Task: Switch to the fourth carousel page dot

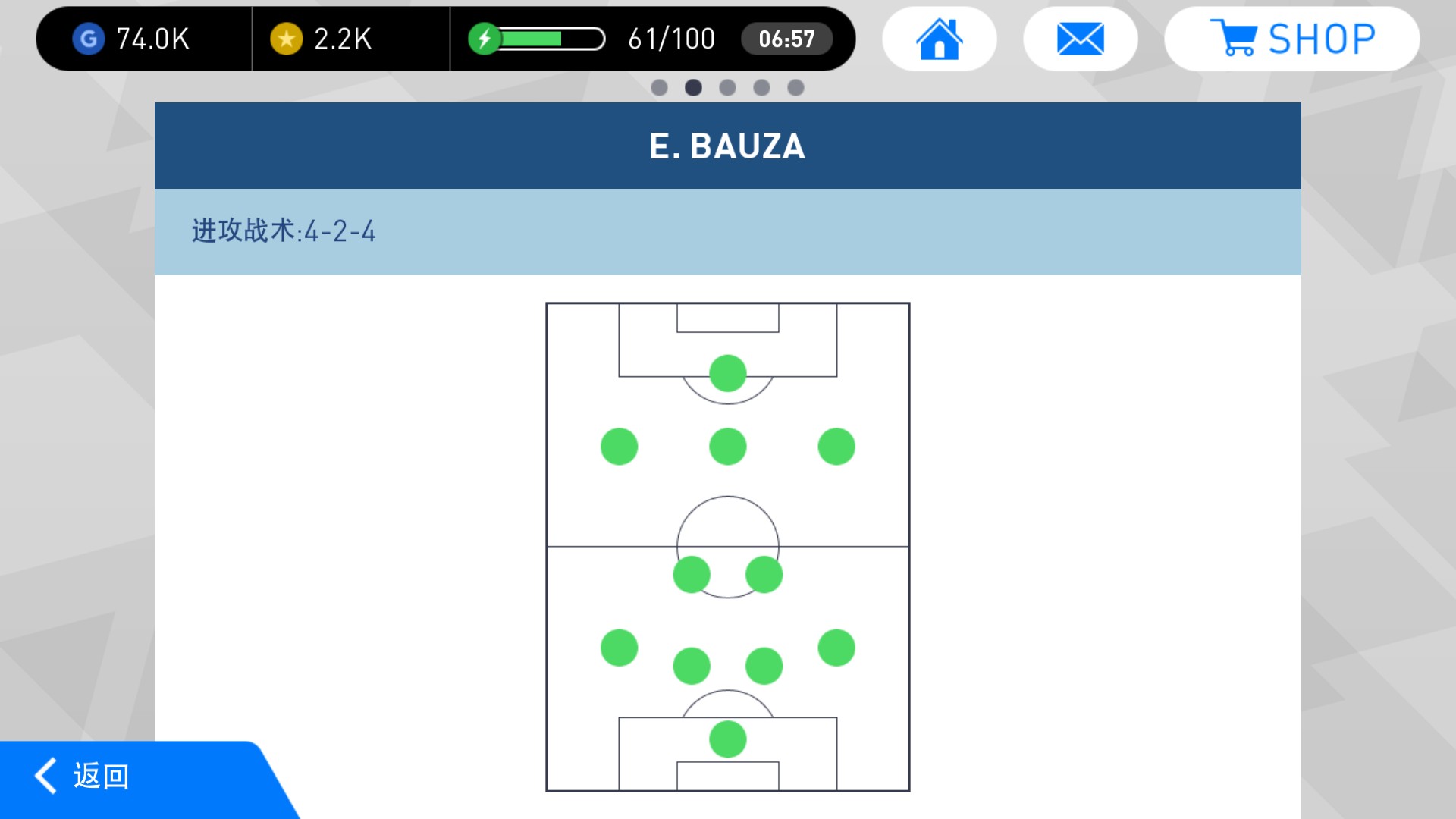Action: click(761, 87)
